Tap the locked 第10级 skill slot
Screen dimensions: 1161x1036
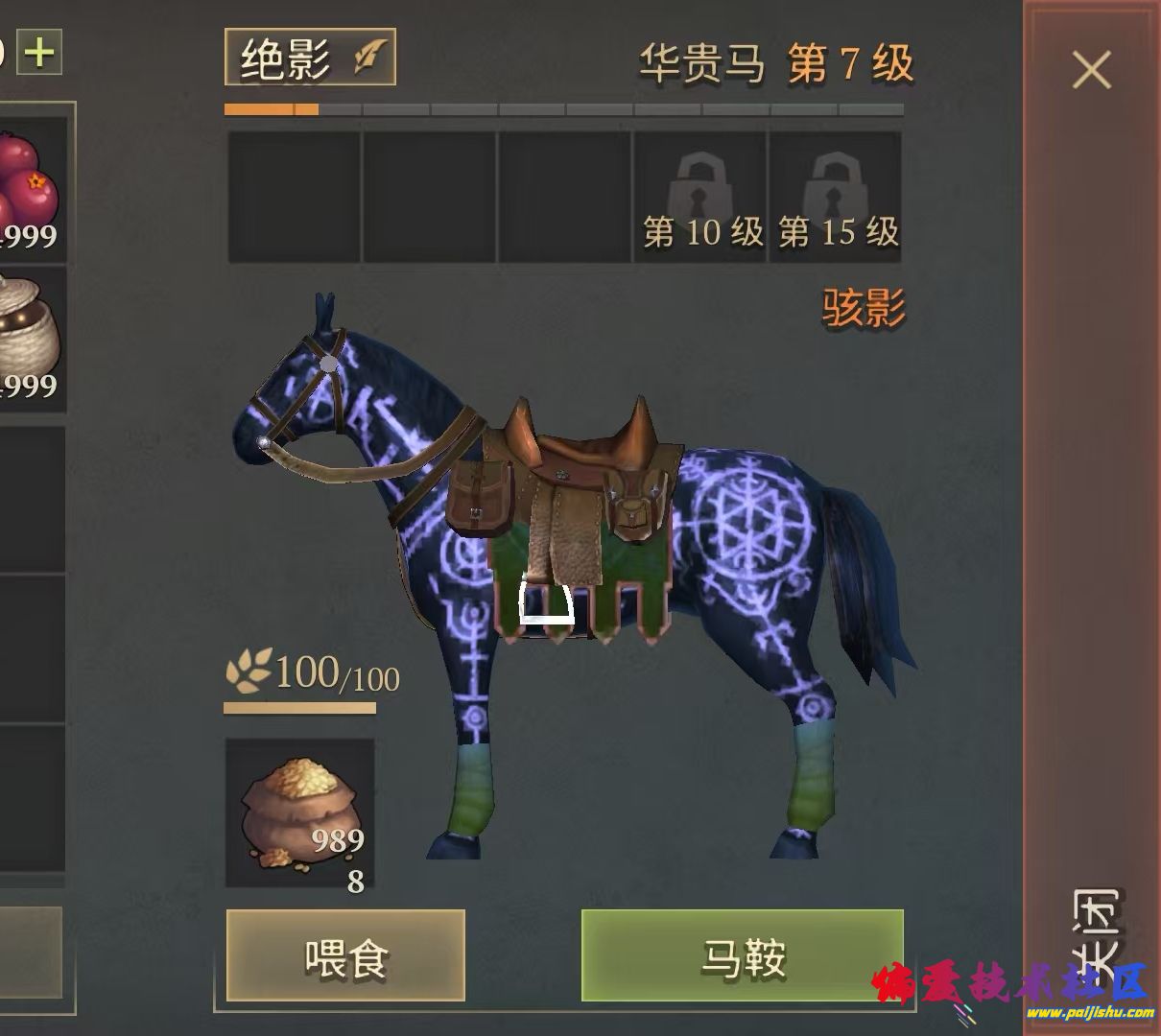pyautogui.click(x=700, y=197)
